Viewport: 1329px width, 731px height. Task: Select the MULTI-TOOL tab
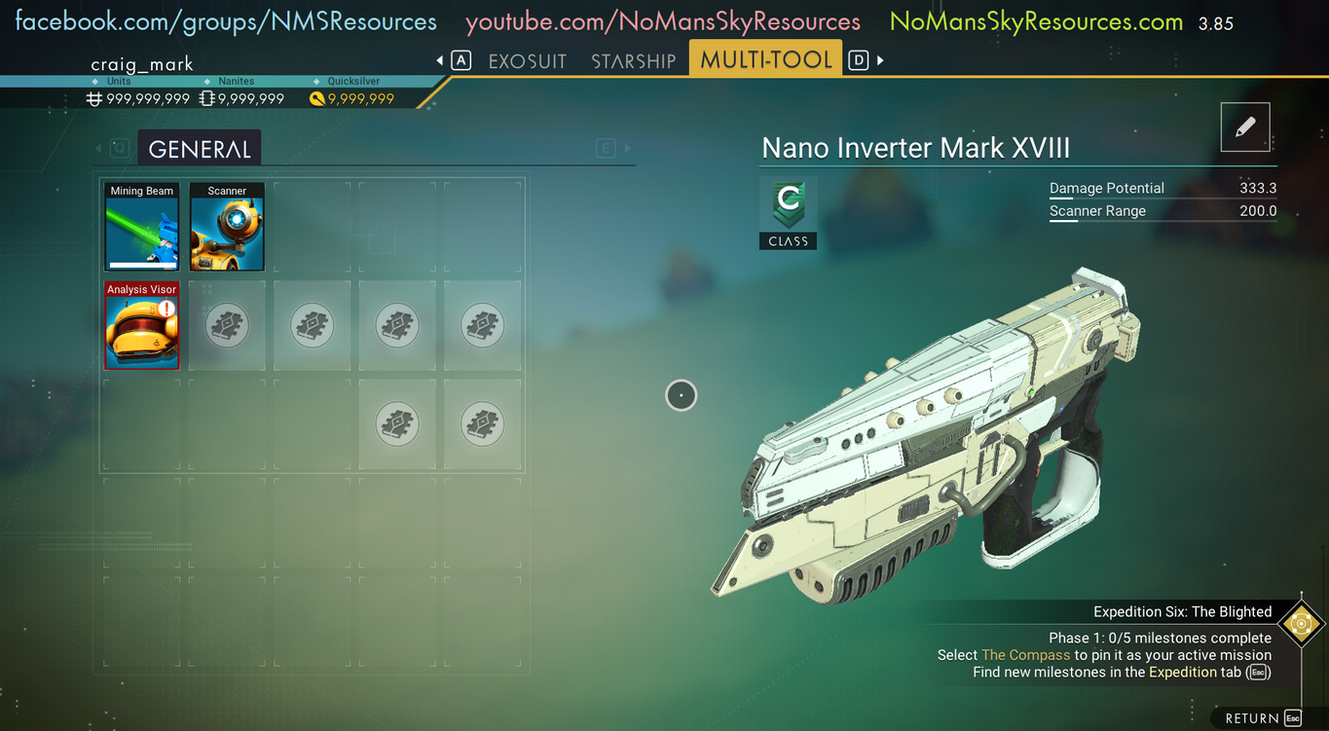[x=765, y=58]
